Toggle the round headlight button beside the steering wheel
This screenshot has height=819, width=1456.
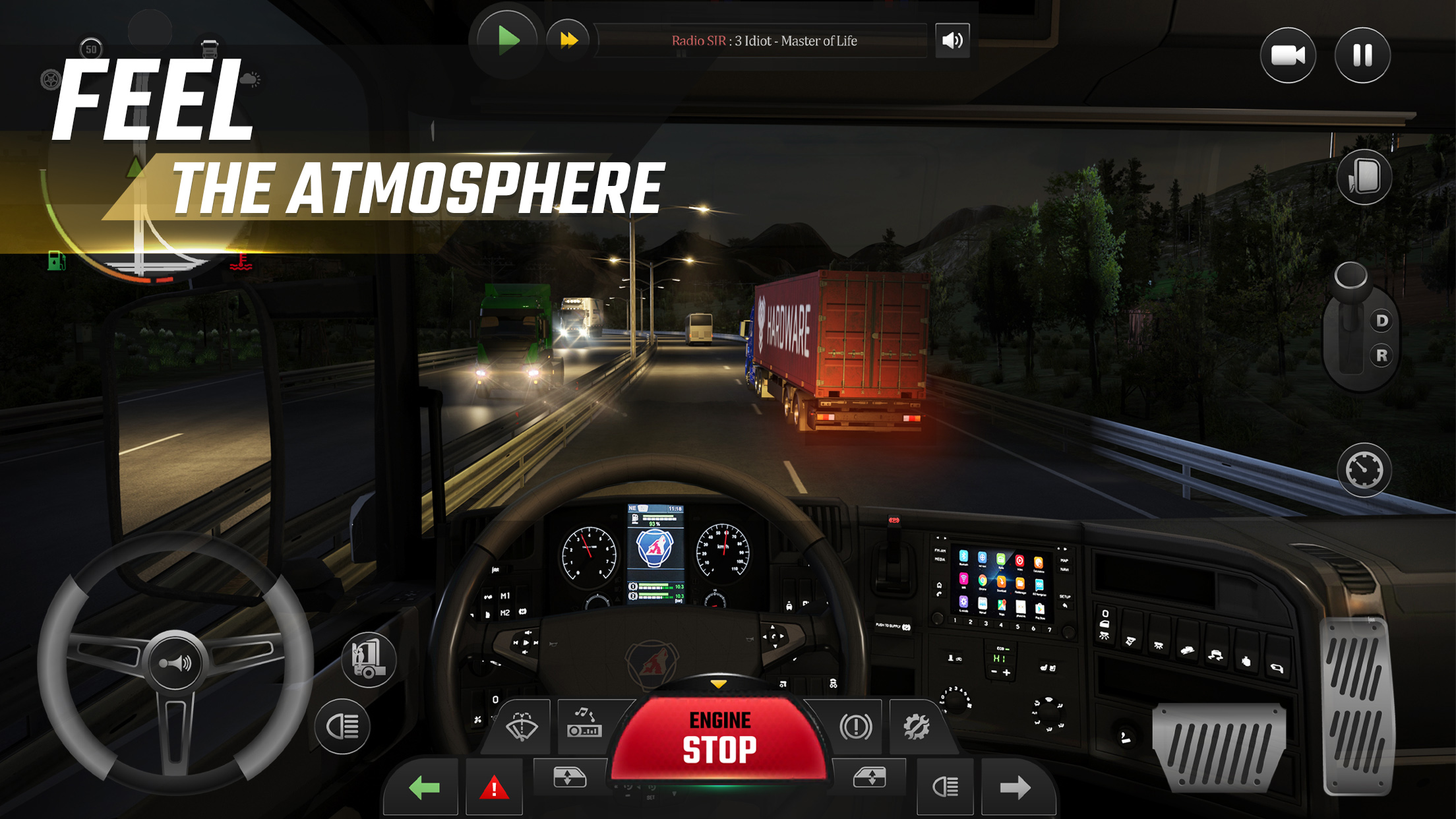coord(342,727)
